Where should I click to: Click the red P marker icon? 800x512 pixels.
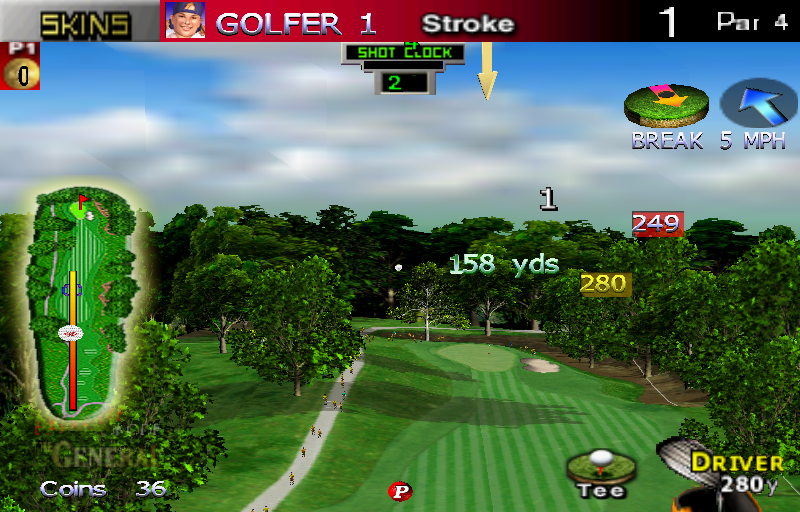coord(400,491)
